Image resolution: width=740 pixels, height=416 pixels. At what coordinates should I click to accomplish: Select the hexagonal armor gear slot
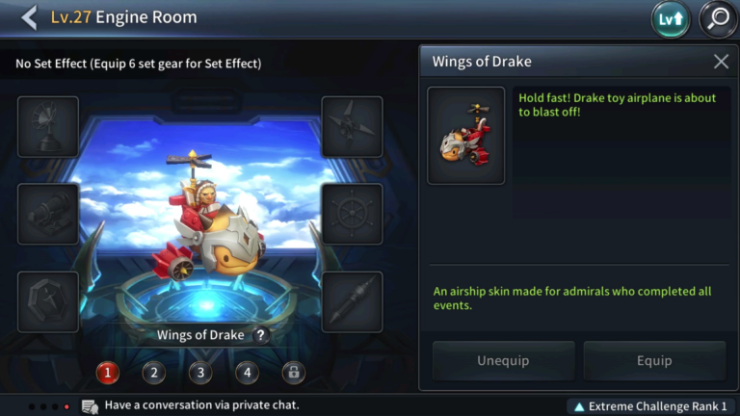(x=48, y=301)
